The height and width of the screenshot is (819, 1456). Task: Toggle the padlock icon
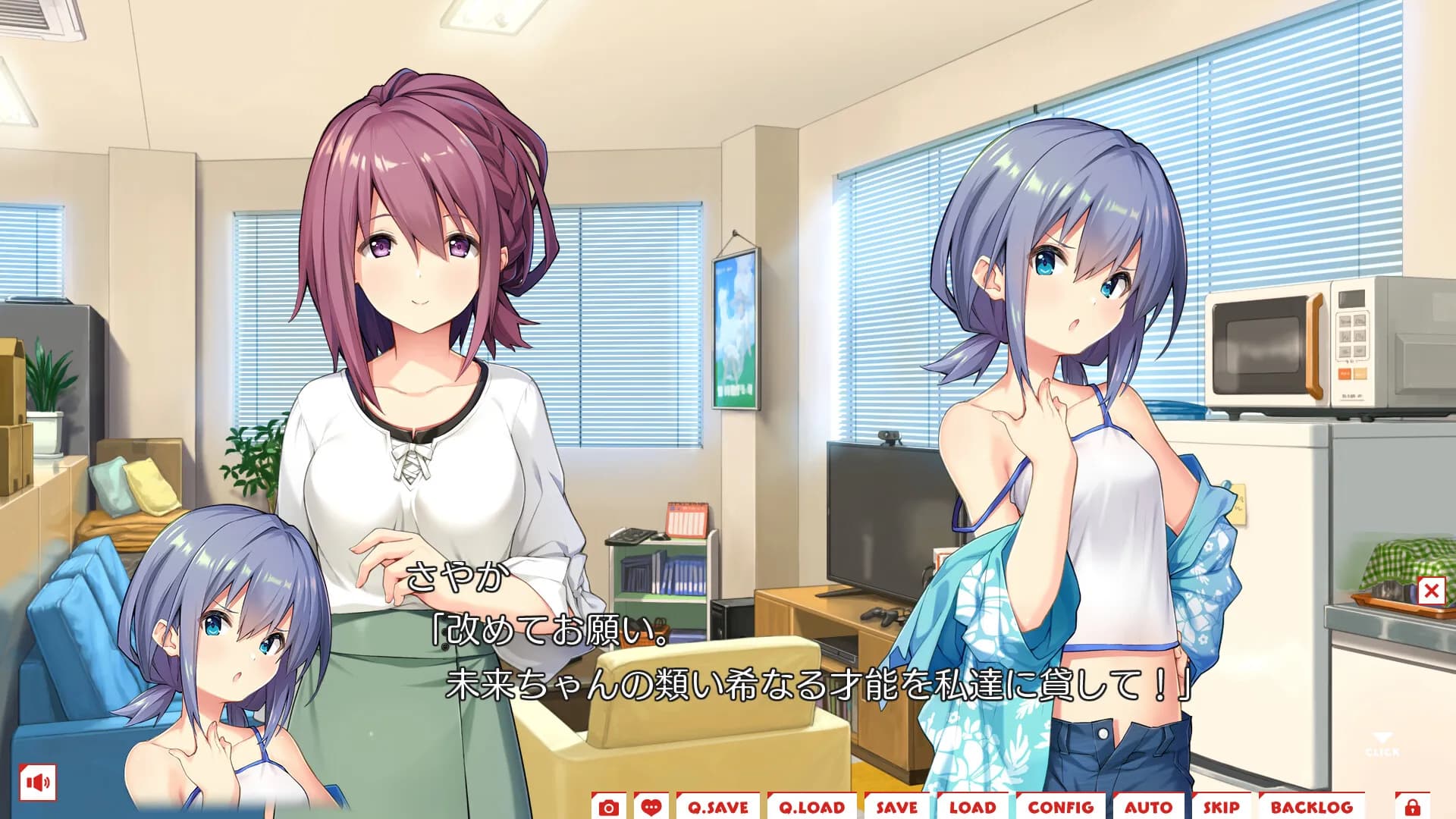coord(1412,807)
